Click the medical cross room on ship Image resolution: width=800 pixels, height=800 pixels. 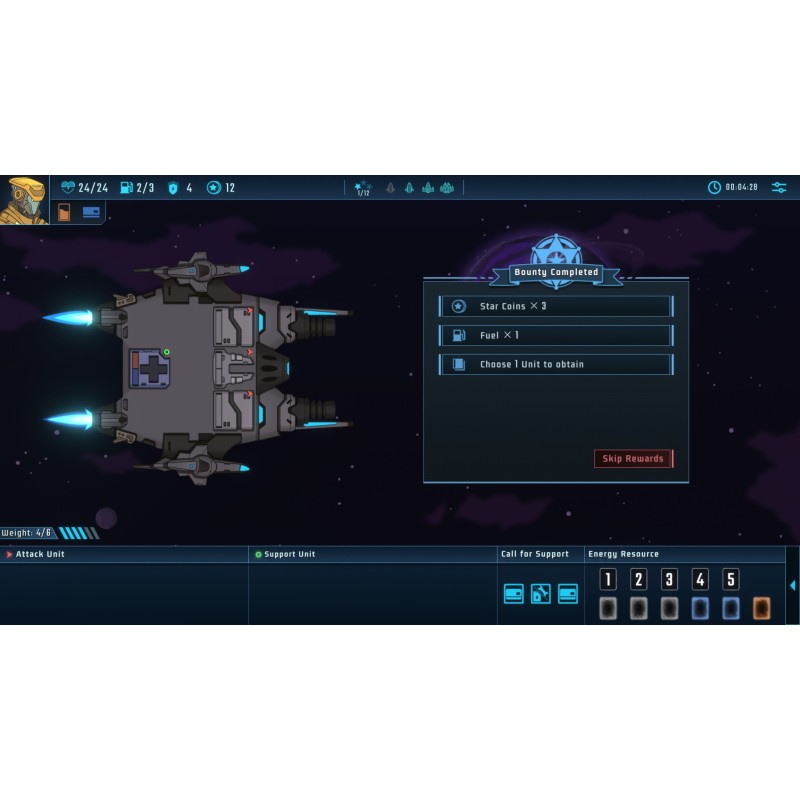pyautogui.click(x=149, y=369)
